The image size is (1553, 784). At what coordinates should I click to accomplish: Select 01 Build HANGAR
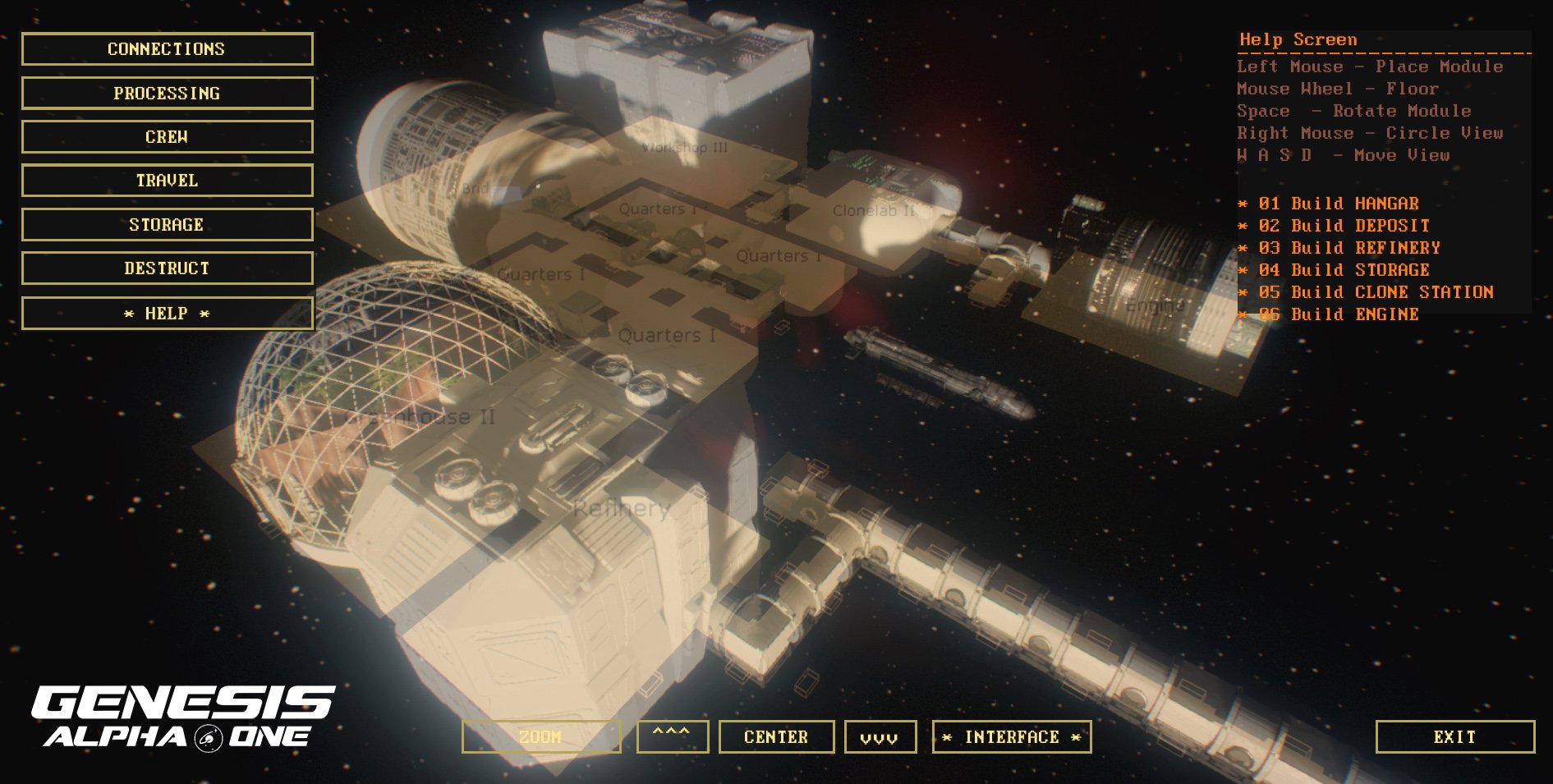tap(1330, 203)
